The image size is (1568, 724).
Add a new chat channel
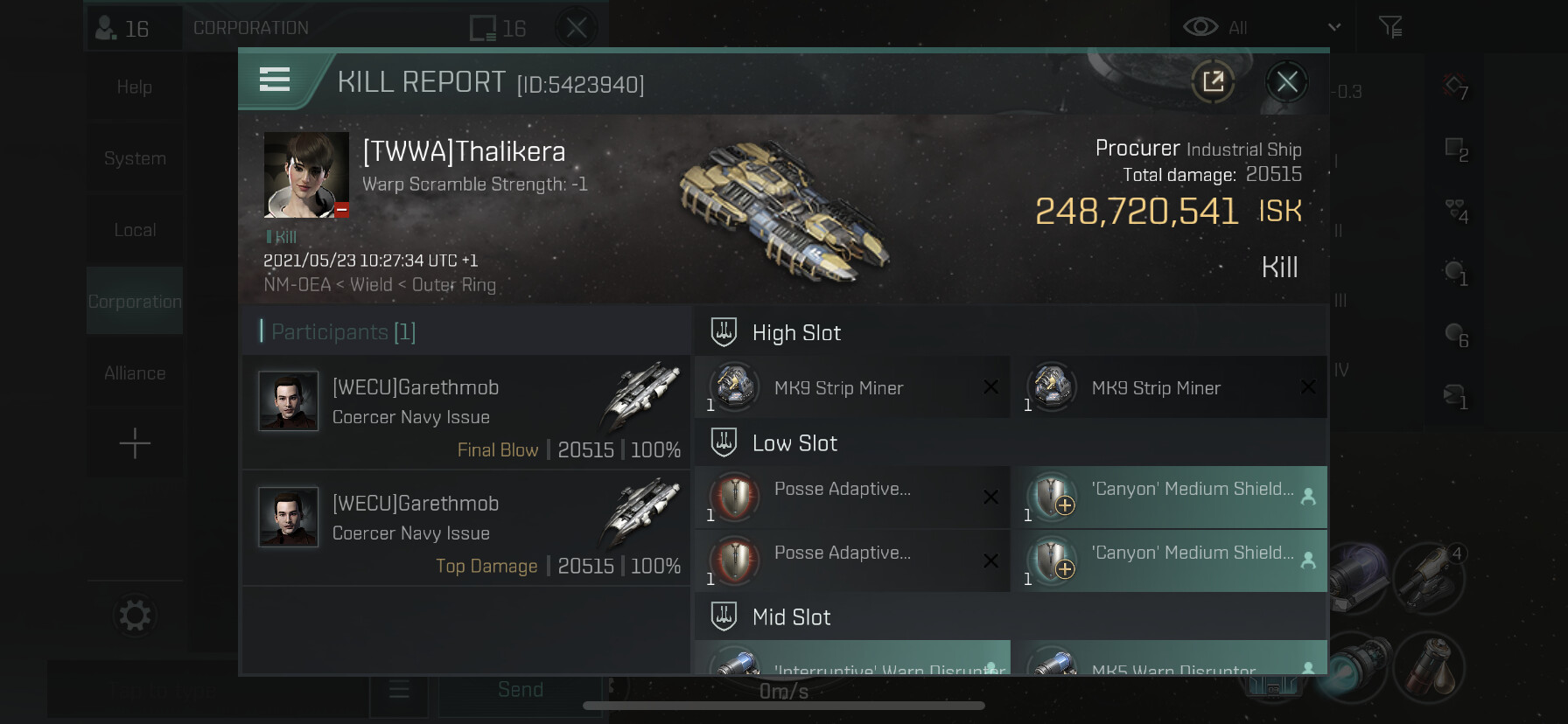pyautogui.click(x=135, y=444)
